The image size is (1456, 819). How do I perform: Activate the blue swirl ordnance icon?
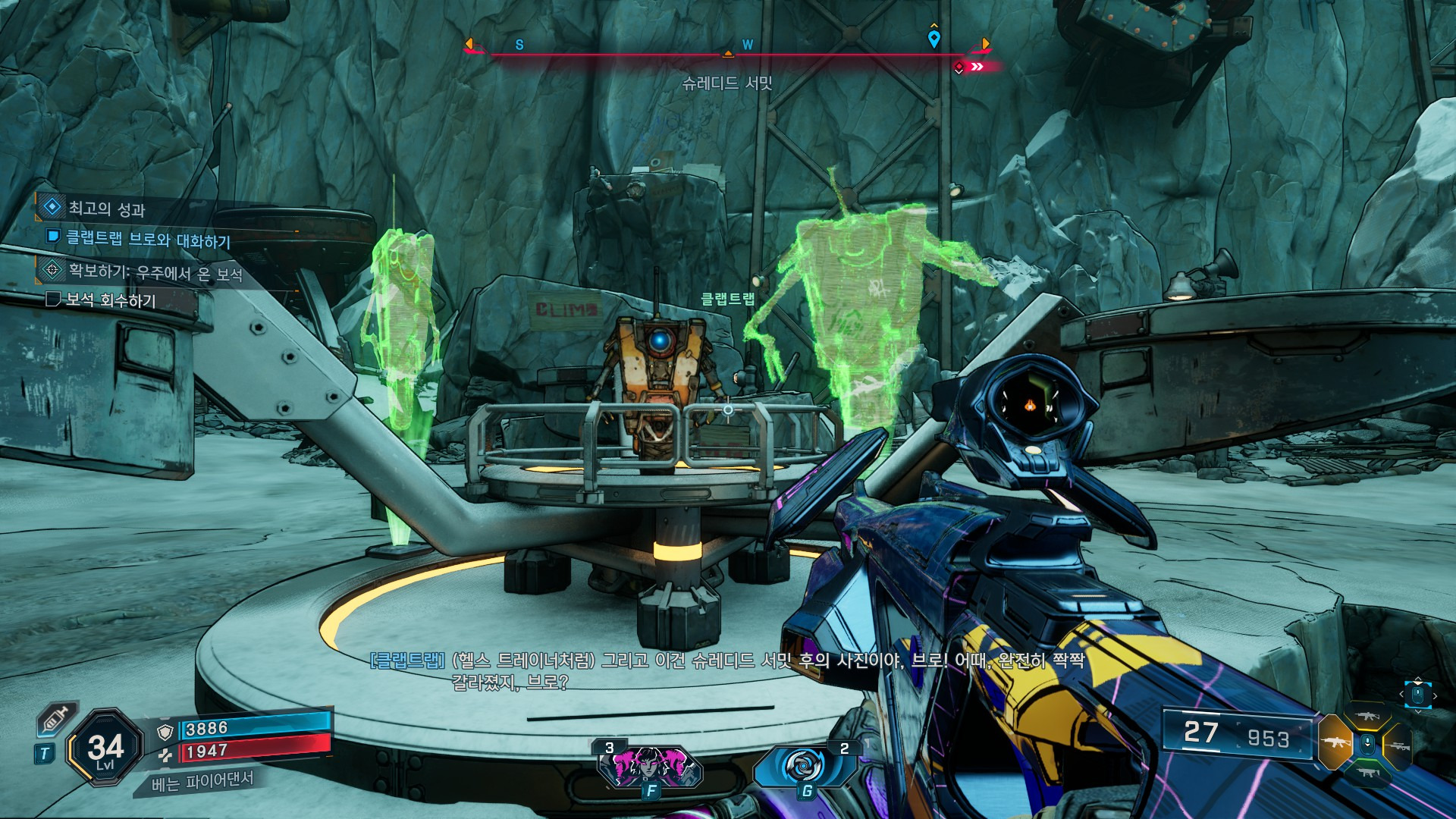pos(805,766)
